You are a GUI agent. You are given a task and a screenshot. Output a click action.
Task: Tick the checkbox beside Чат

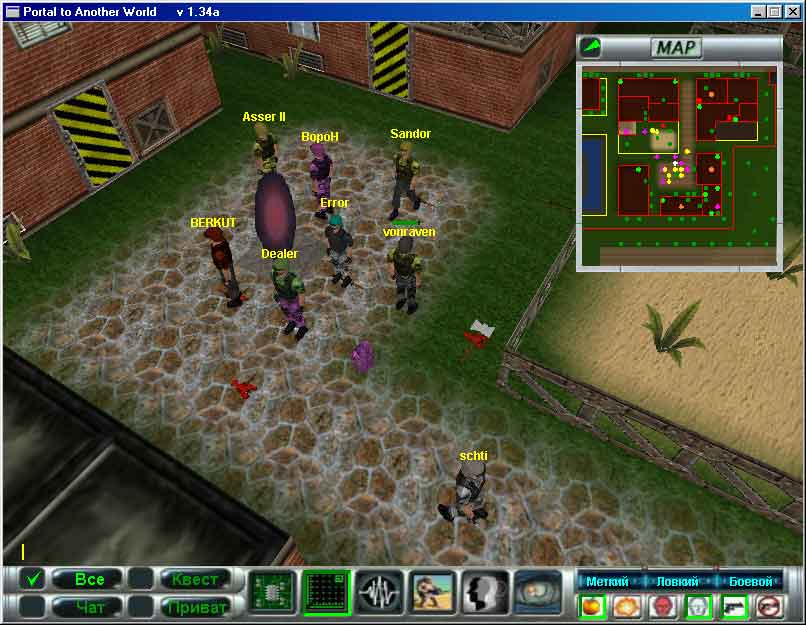(33, 606)
